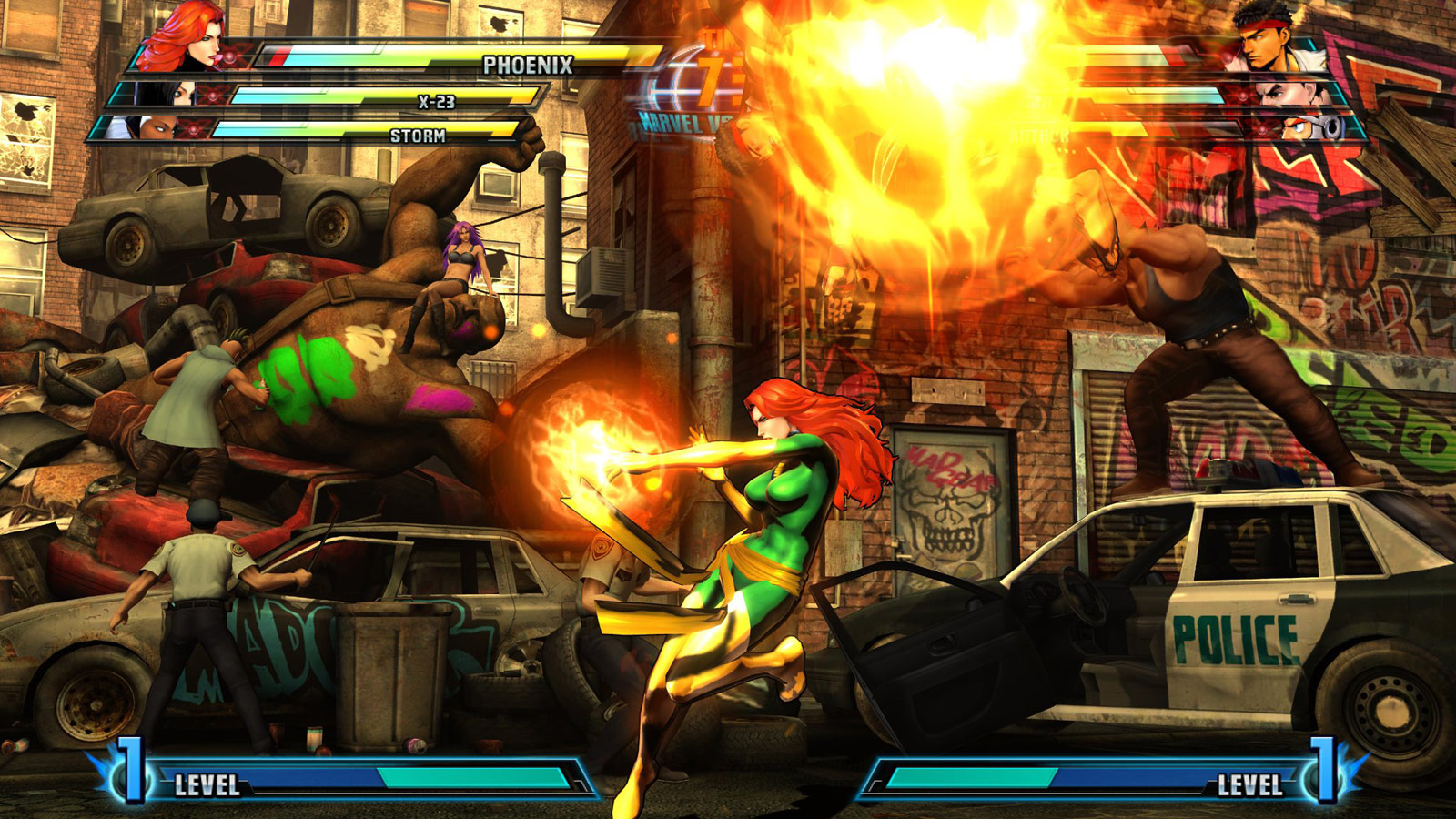1456x819 pixels.
Task: Click the X-23 name label
Action: tap(437, 103)
